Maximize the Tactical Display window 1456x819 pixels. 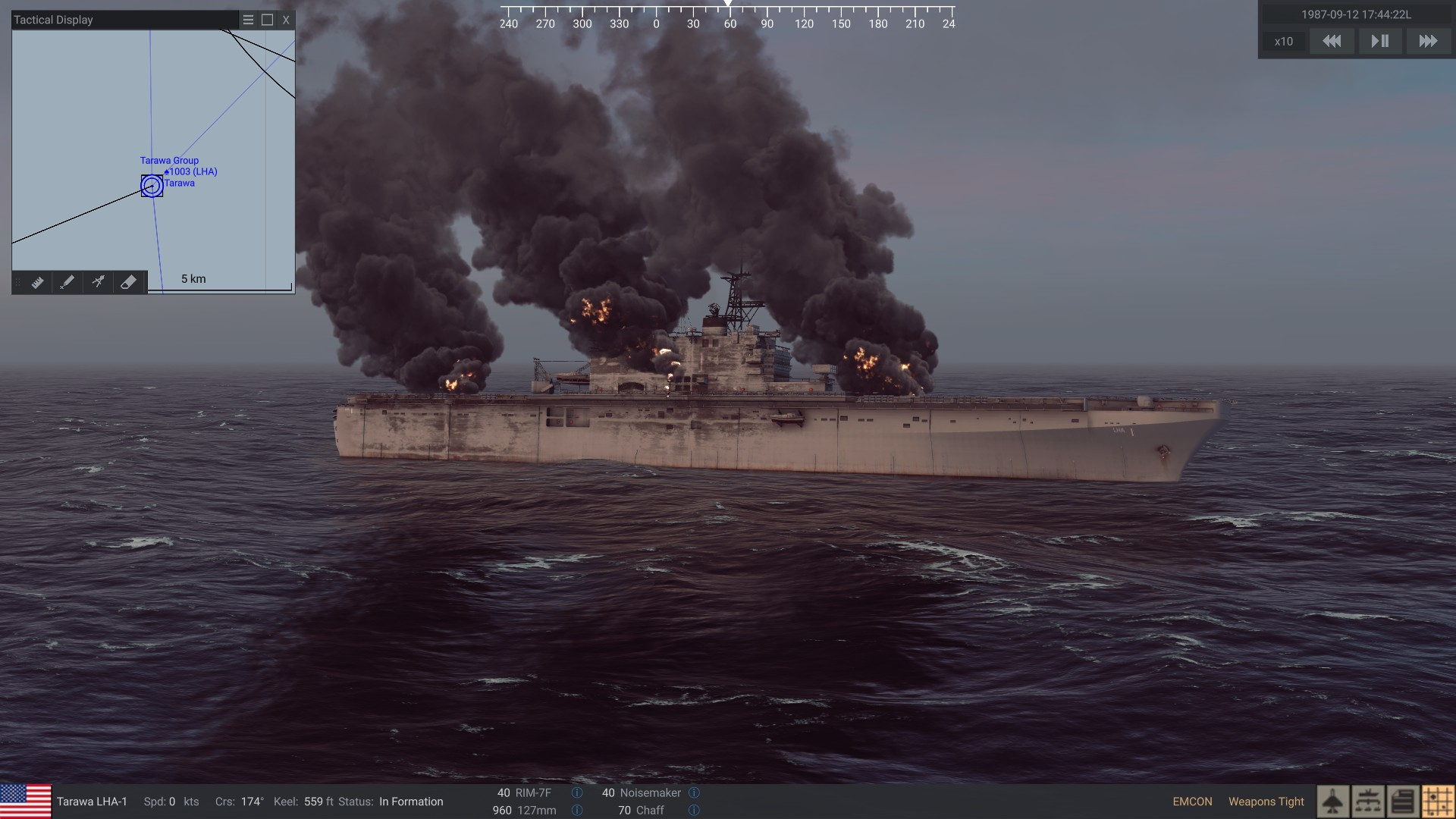click(267, 20)
